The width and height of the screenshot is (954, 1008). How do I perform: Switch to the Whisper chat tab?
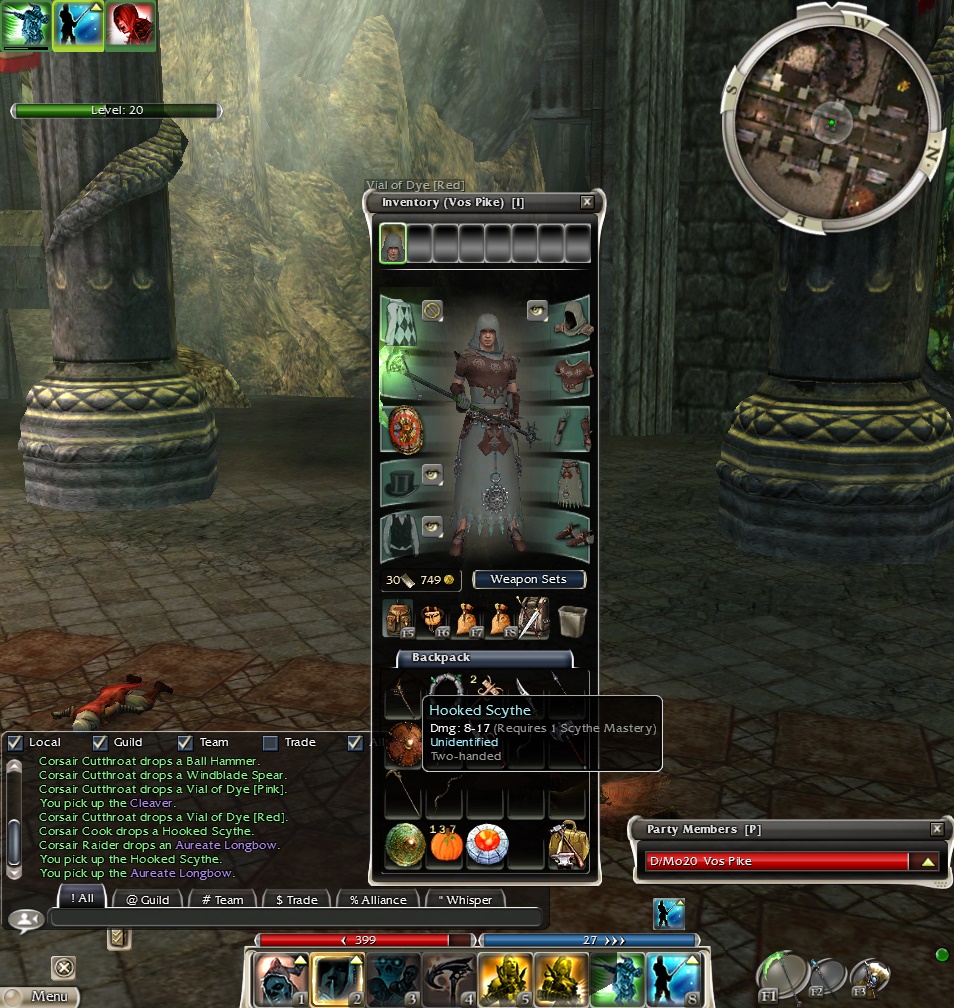[x=465, y=899]
